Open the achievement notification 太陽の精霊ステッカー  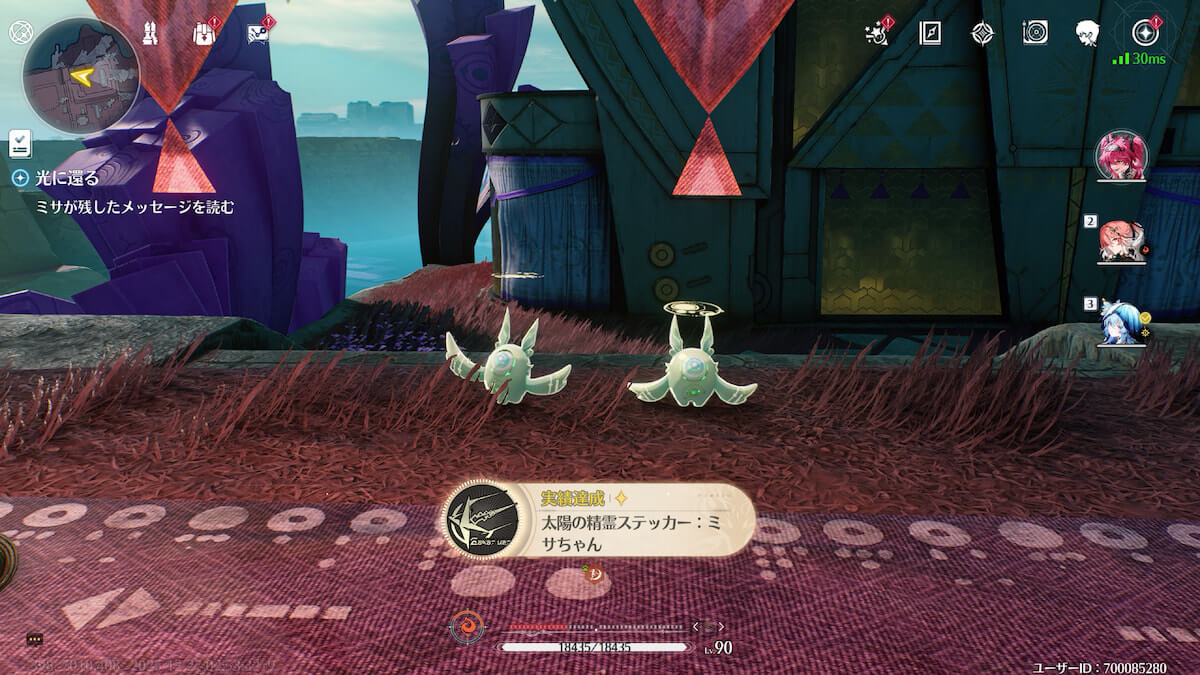point(598,520)
